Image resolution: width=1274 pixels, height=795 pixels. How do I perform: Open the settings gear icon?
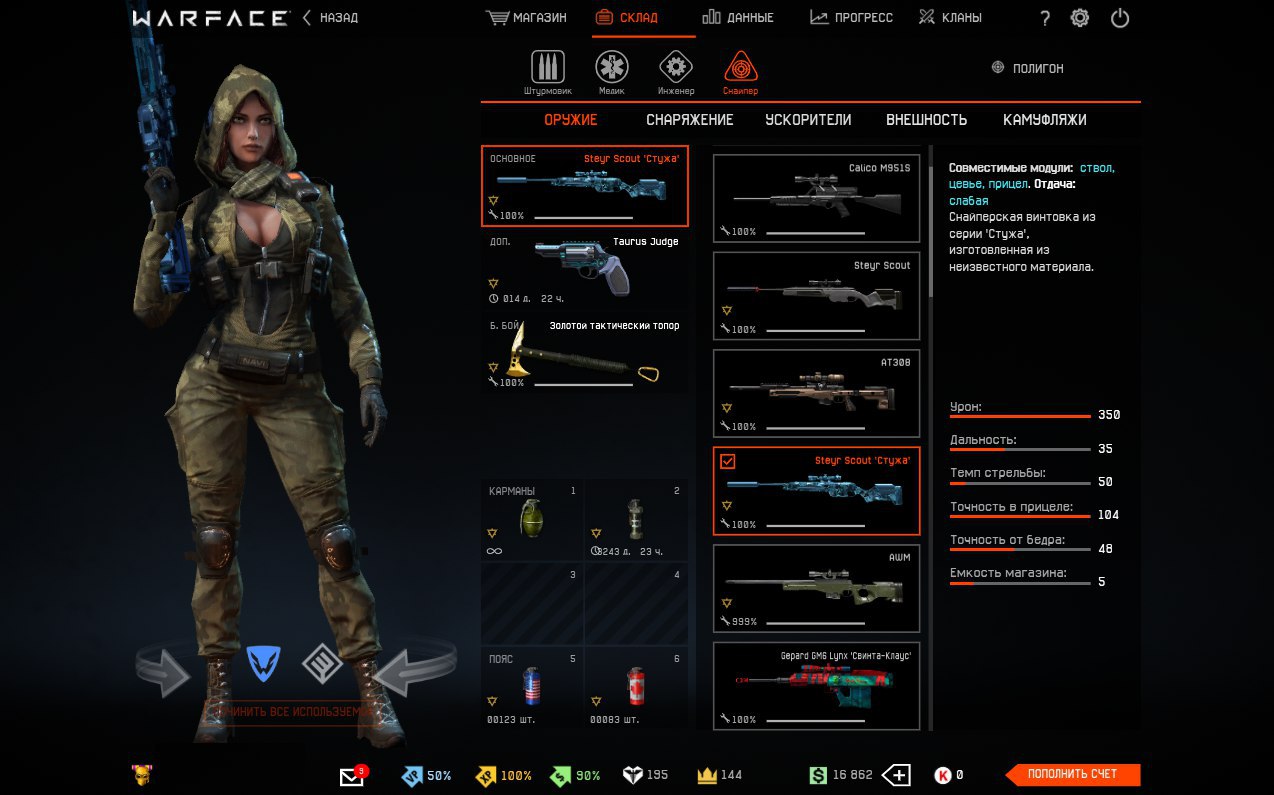pyautogui.click(x=1080, y=18)
